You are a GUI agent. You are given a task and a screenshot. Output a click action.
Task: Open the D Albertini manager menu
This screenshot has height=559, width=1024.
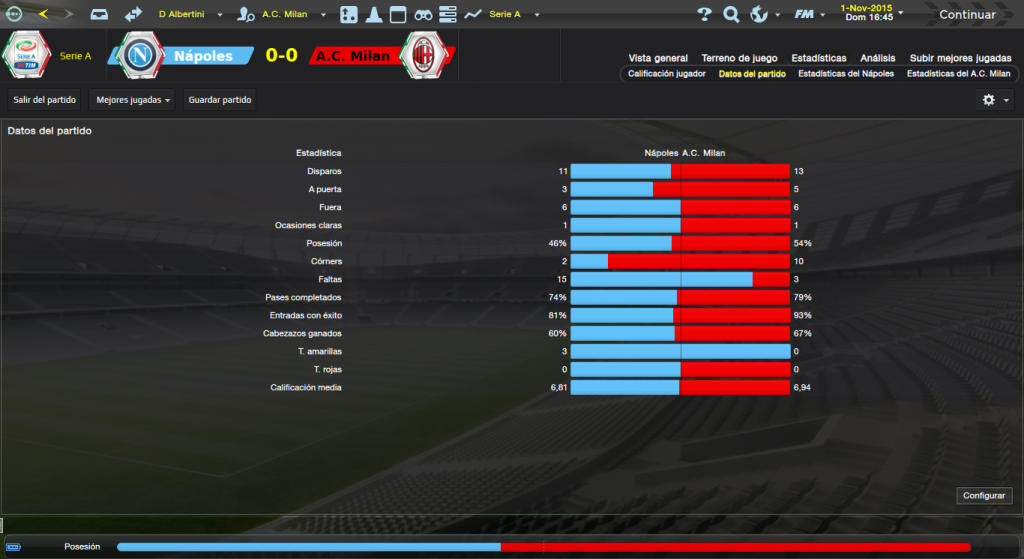(x=188, y=15)
